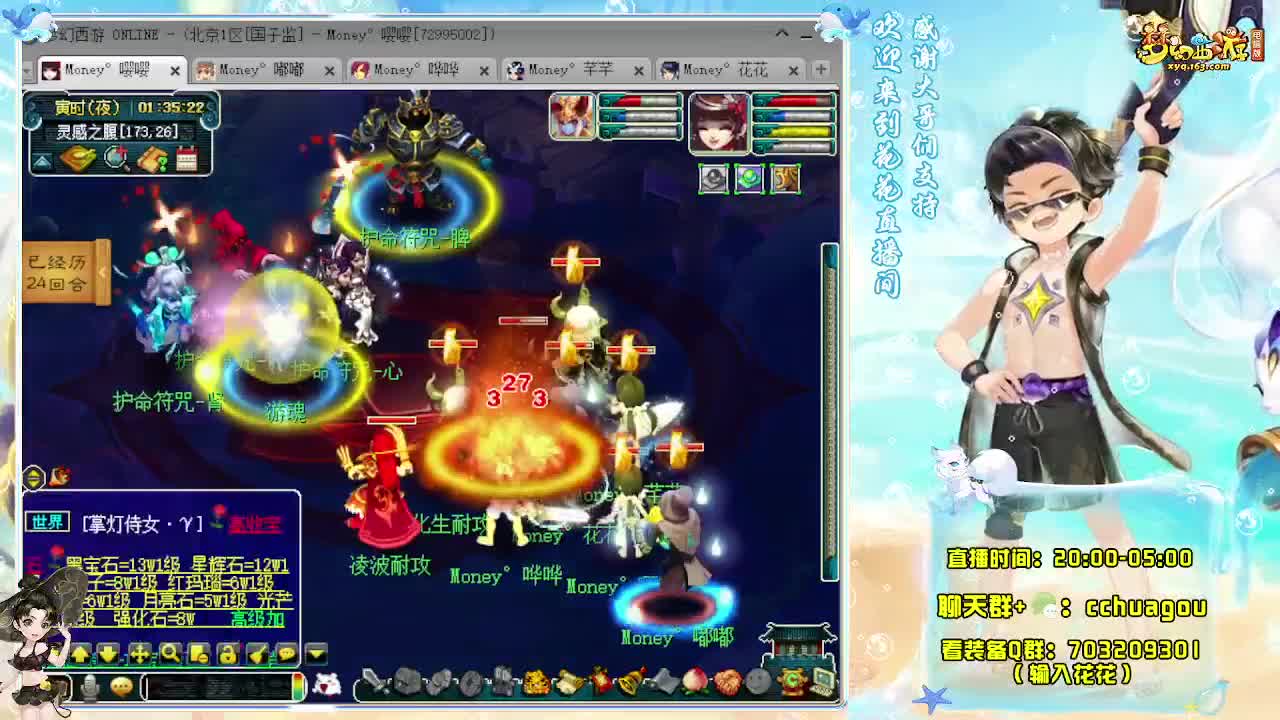Adjust the rainbow volume bar beside the chat input
Screen dimensions: 1280x720
pos(299,686)
